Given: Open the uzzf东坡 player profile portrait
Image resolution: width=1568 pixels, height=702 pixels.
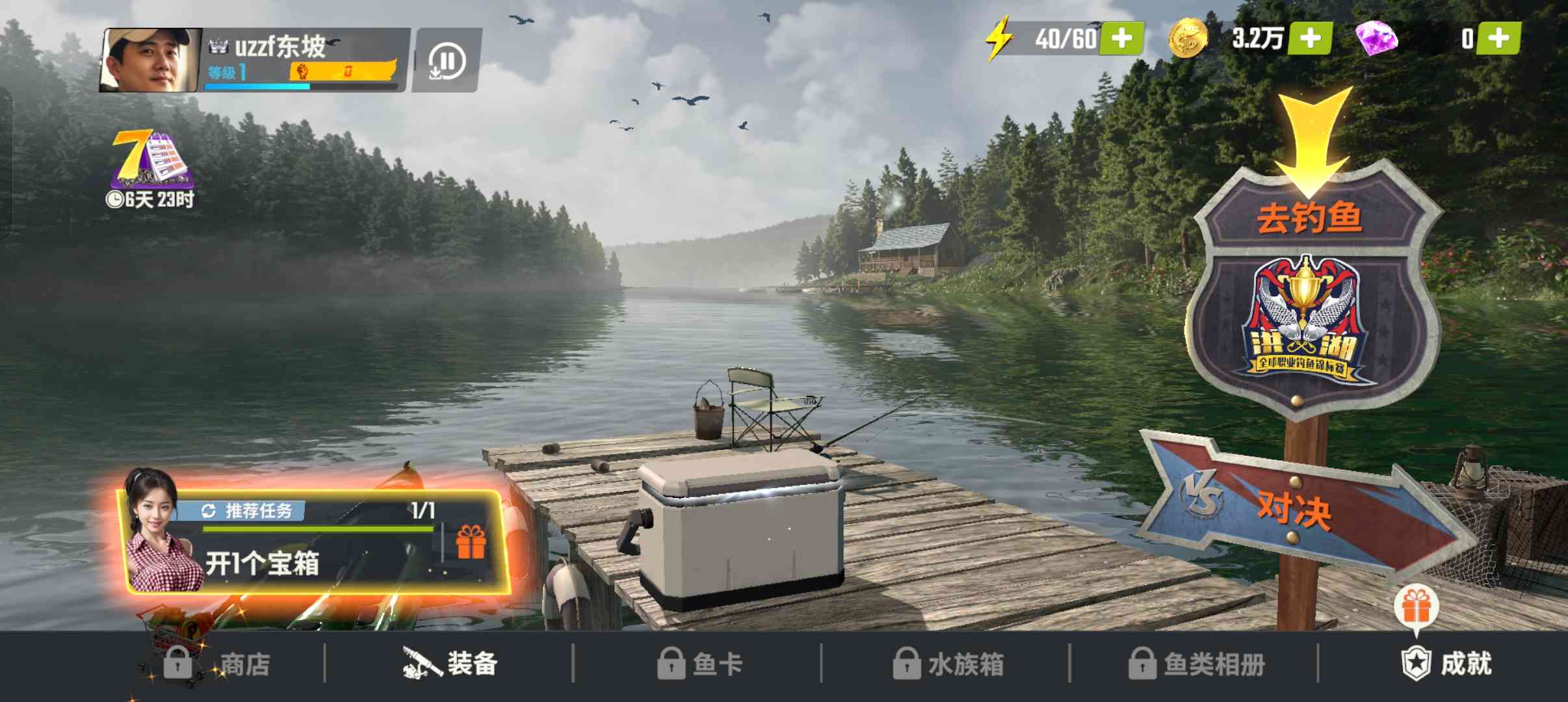Looking at the screenshot, I should pos(151,60).
